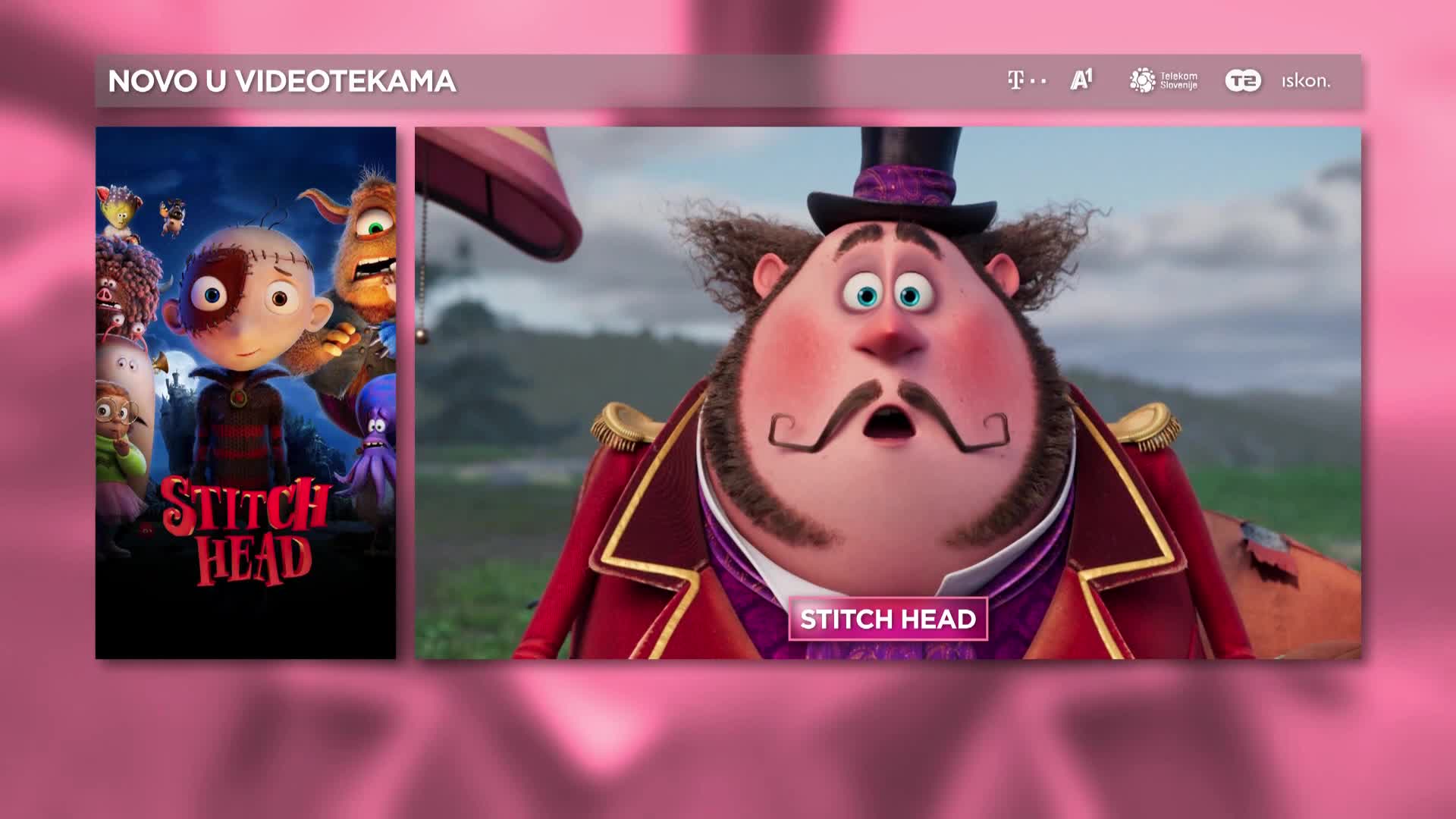Click the Novo u videotekama heading

[x=282, y=81]
